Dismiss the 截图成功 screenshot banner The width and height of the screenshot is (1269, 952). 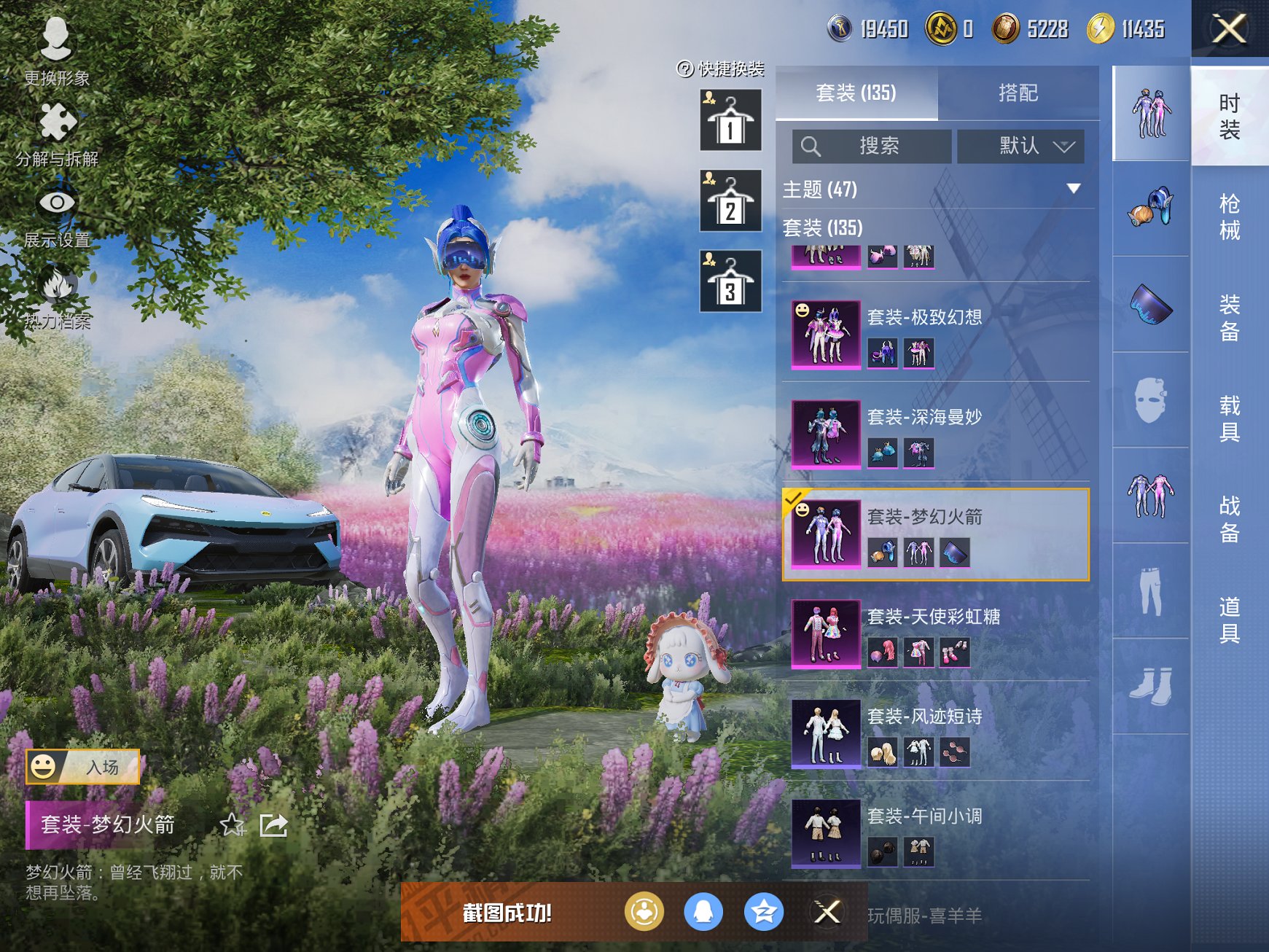point(827,912)
